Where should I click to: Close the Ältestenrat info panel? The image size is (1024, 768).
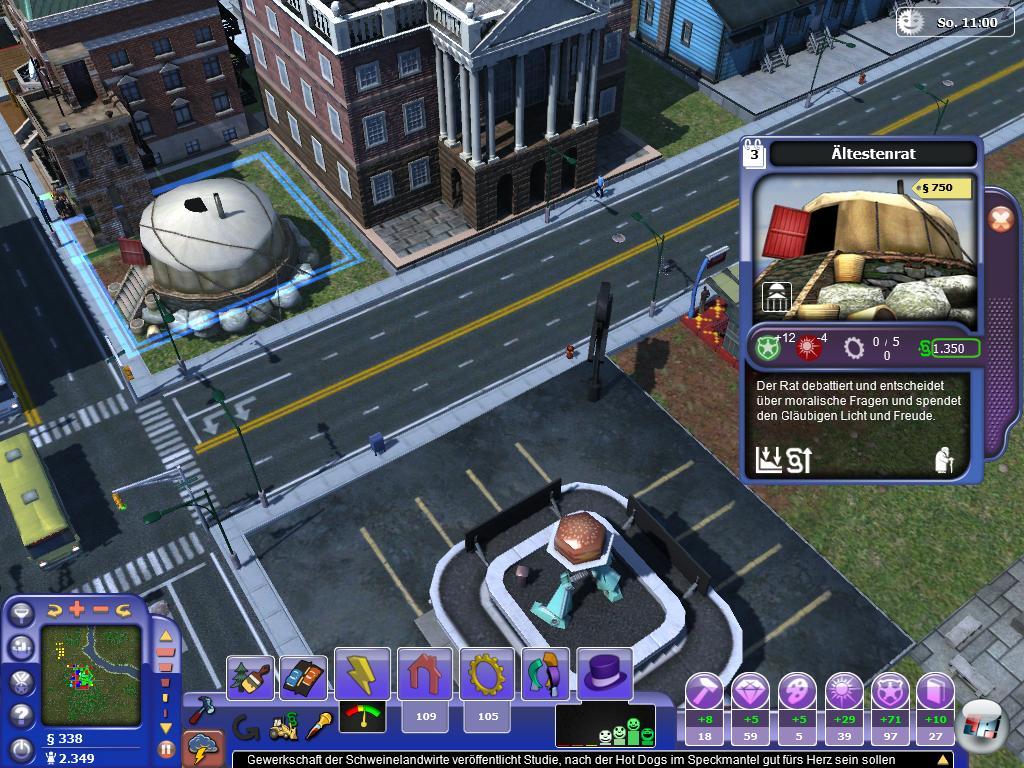coord(1001,220)
